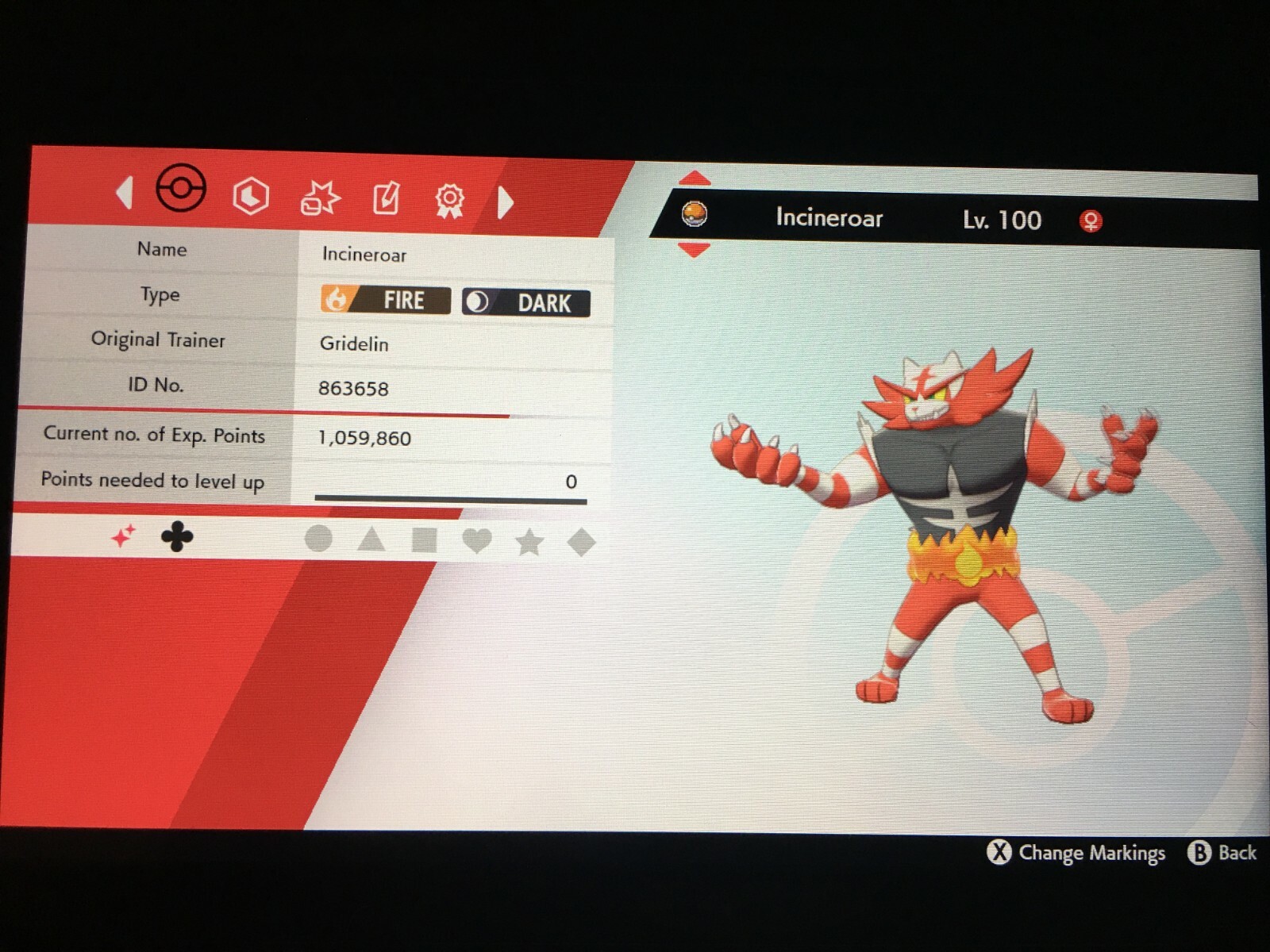Toggle the triangle marking

coord(371,540)
